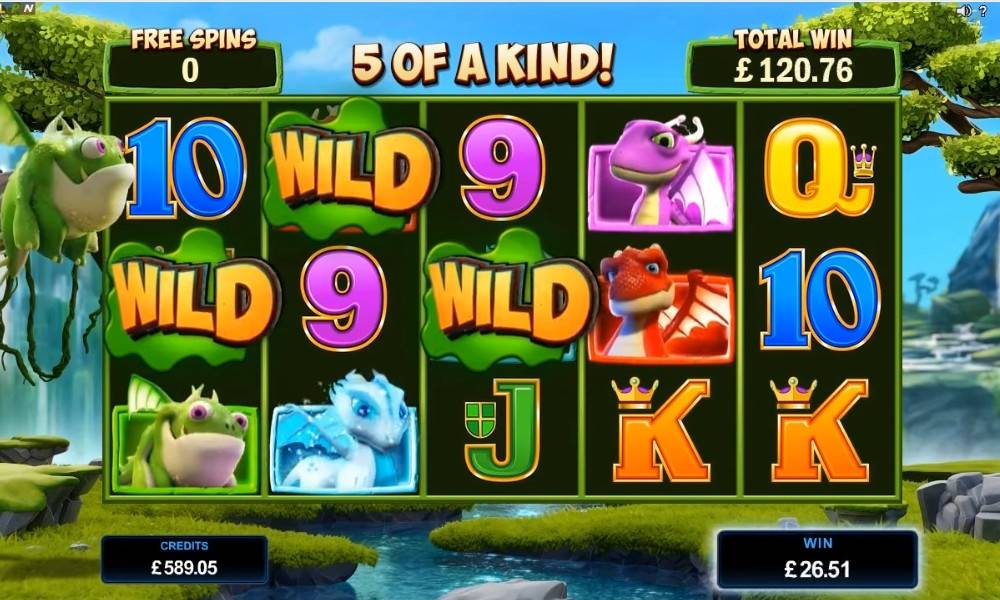Open help with the question mark icon

pos(982,10)
